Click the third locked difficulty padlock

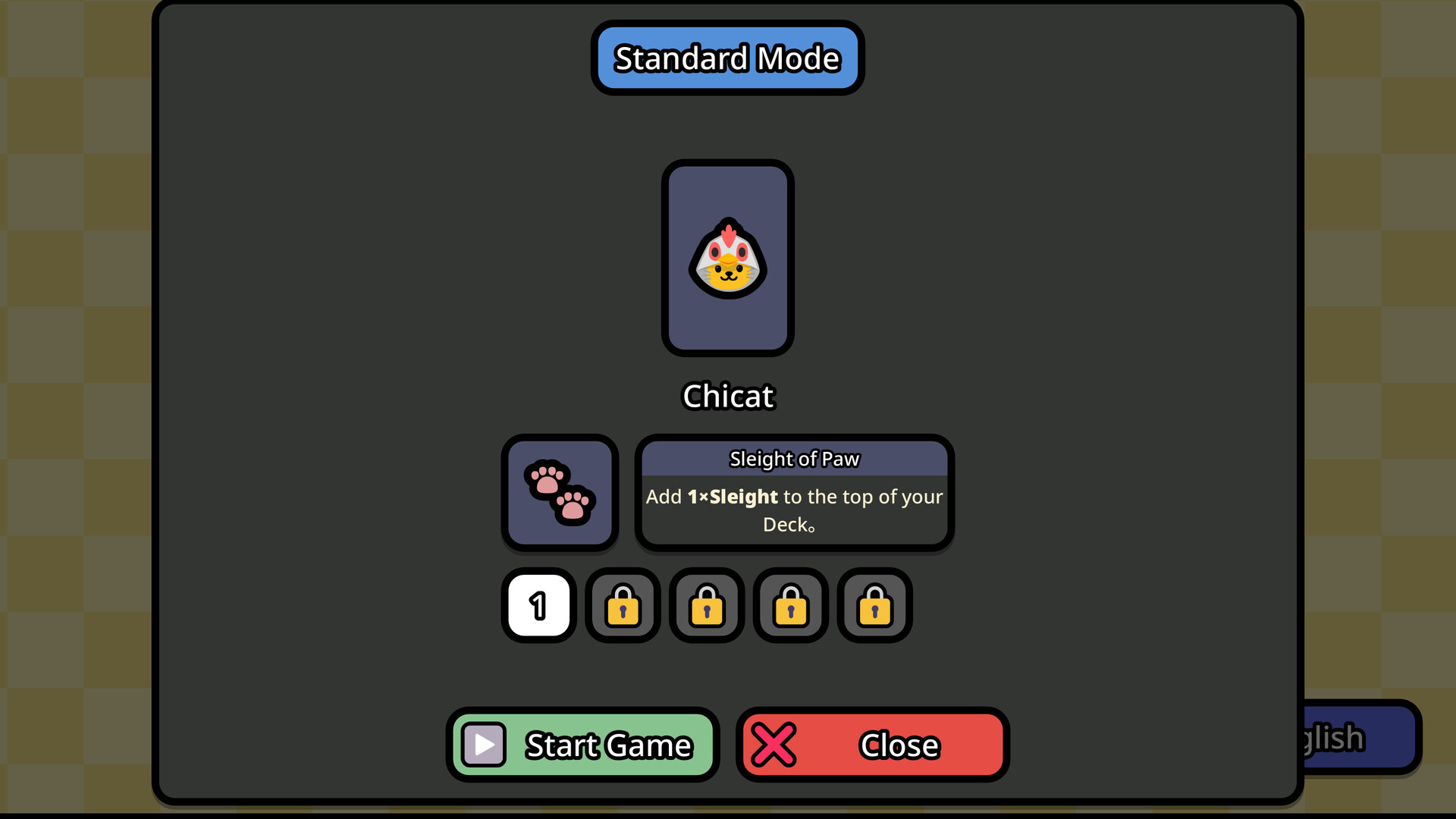(x=789, y=606)
